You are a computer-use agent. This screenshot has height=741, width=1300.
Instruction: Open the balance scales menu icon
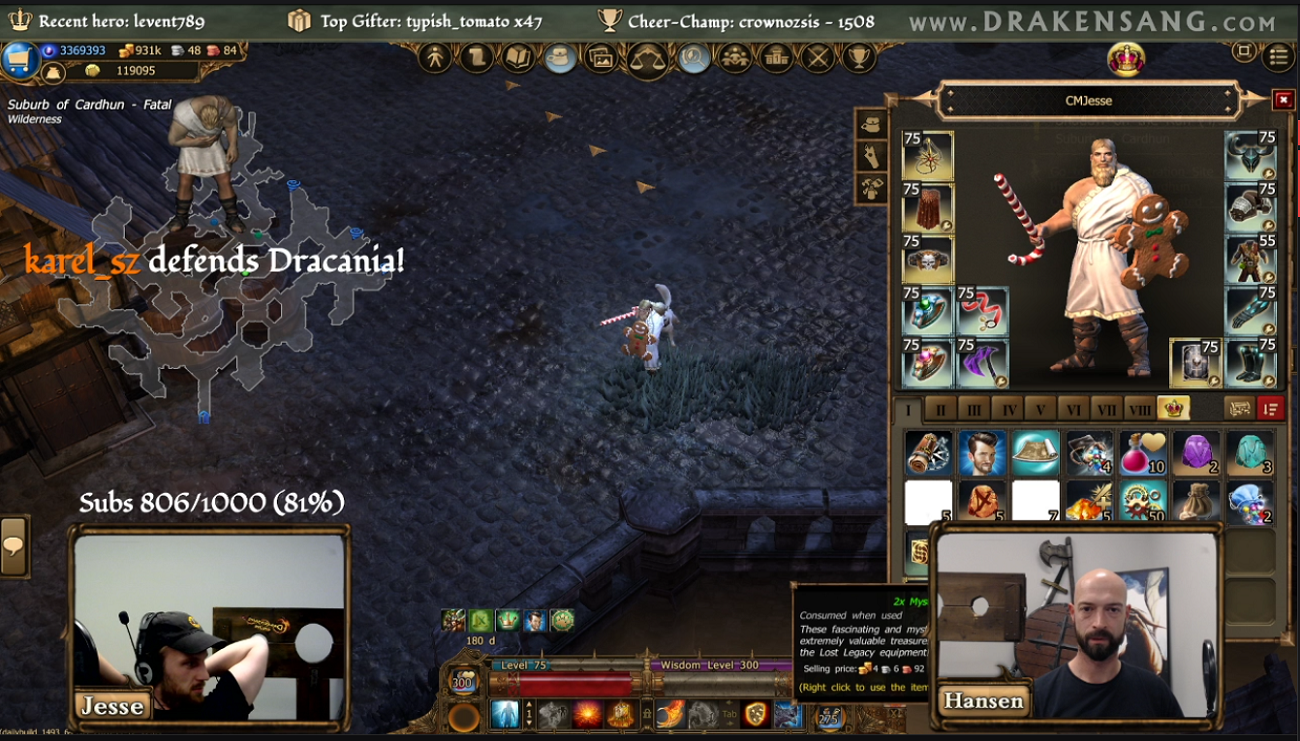[647, 58]
